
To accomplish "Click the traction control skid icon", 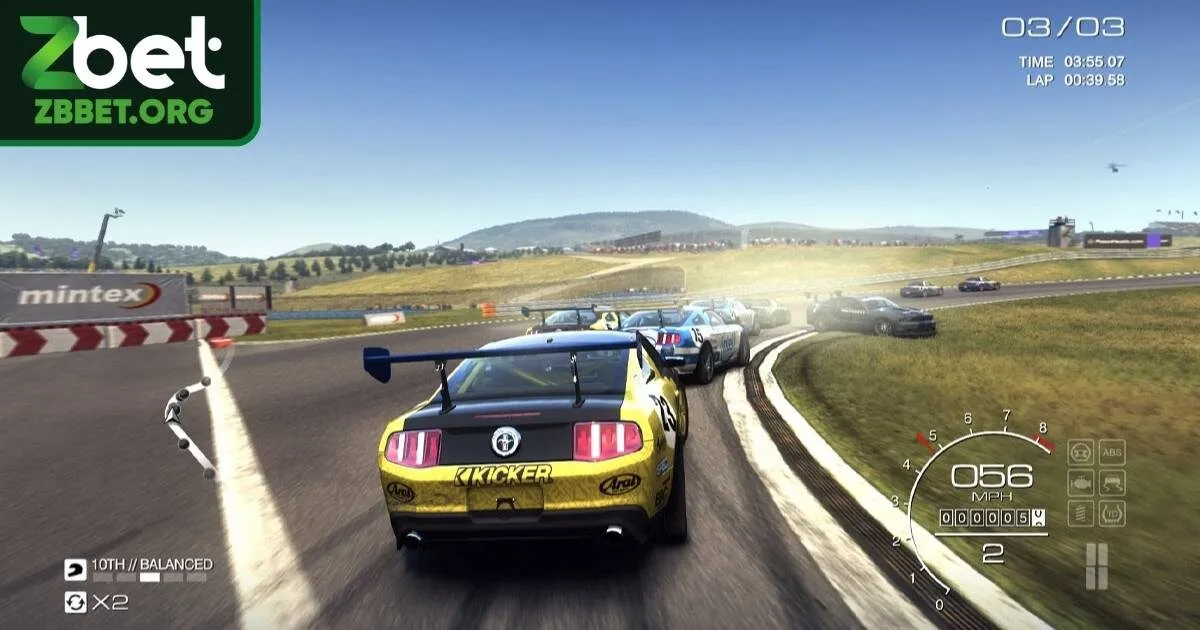I will click(1112, 483).
